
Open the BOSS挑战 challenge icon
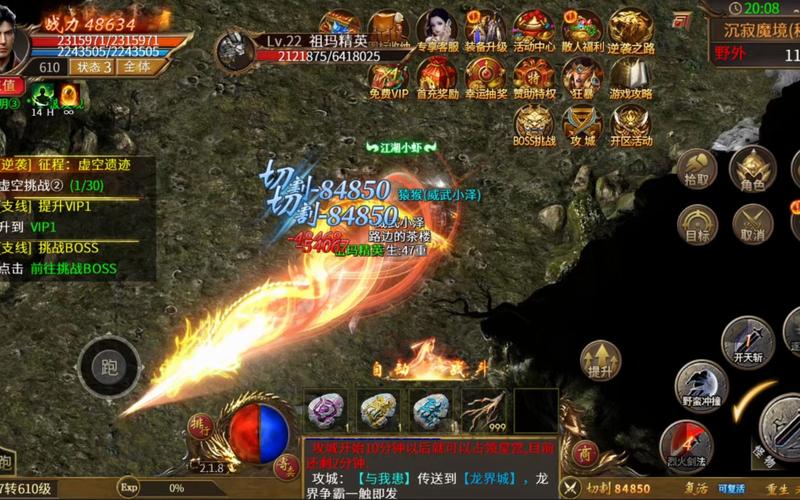point(534,125)
